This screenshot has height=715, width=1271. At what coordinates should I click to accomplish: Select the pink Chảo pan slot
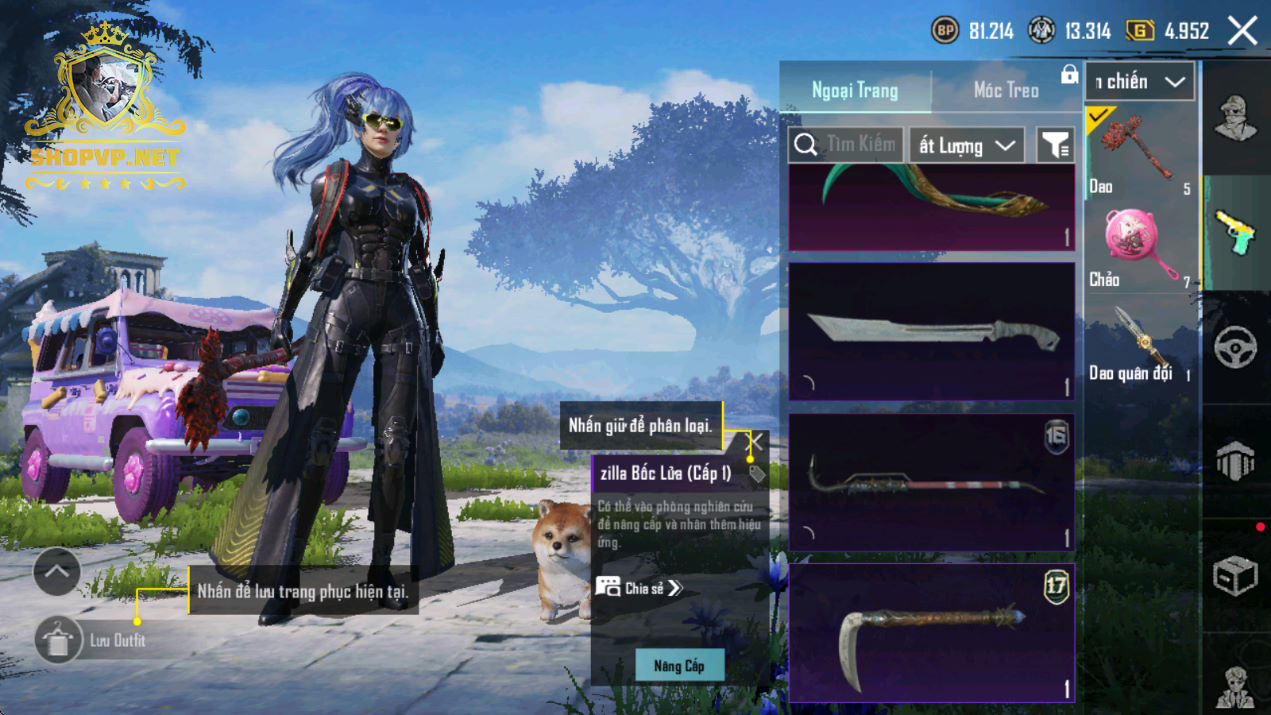tap(1142, 245)
